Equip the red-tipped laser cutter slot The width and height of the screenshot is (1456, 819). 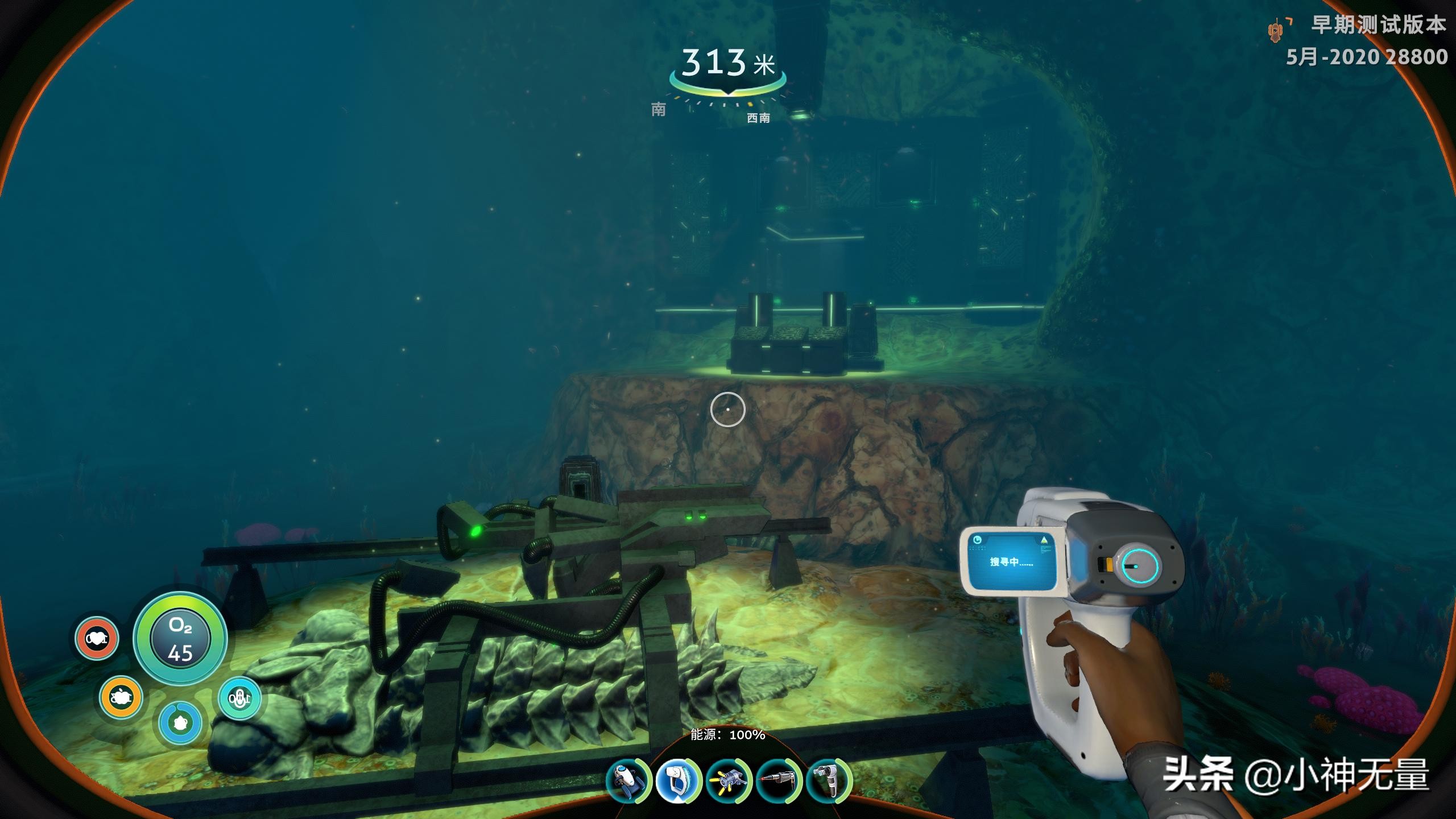coord(779,781)
